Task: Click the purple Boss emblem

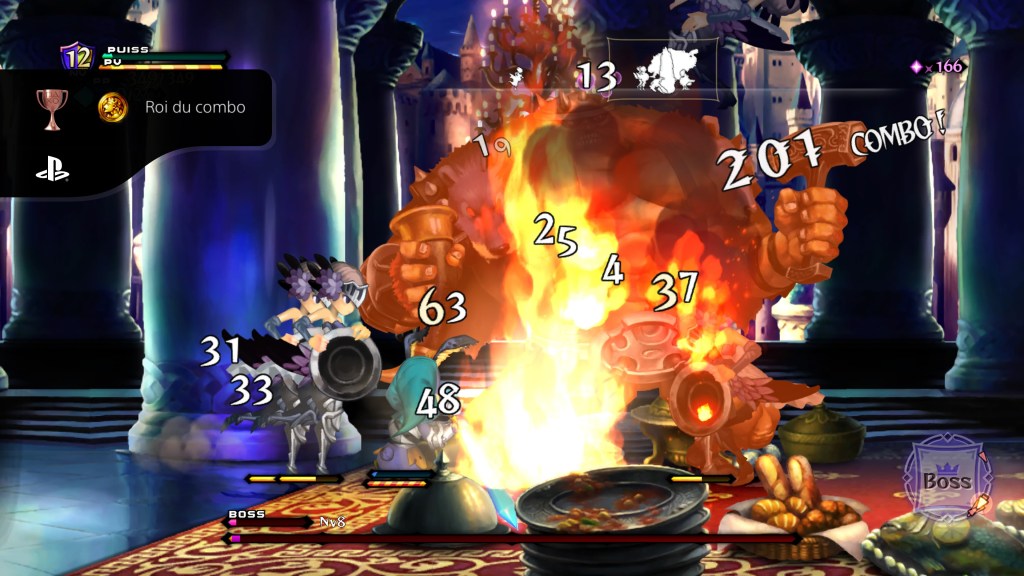Action: click(x=945, y=478)
